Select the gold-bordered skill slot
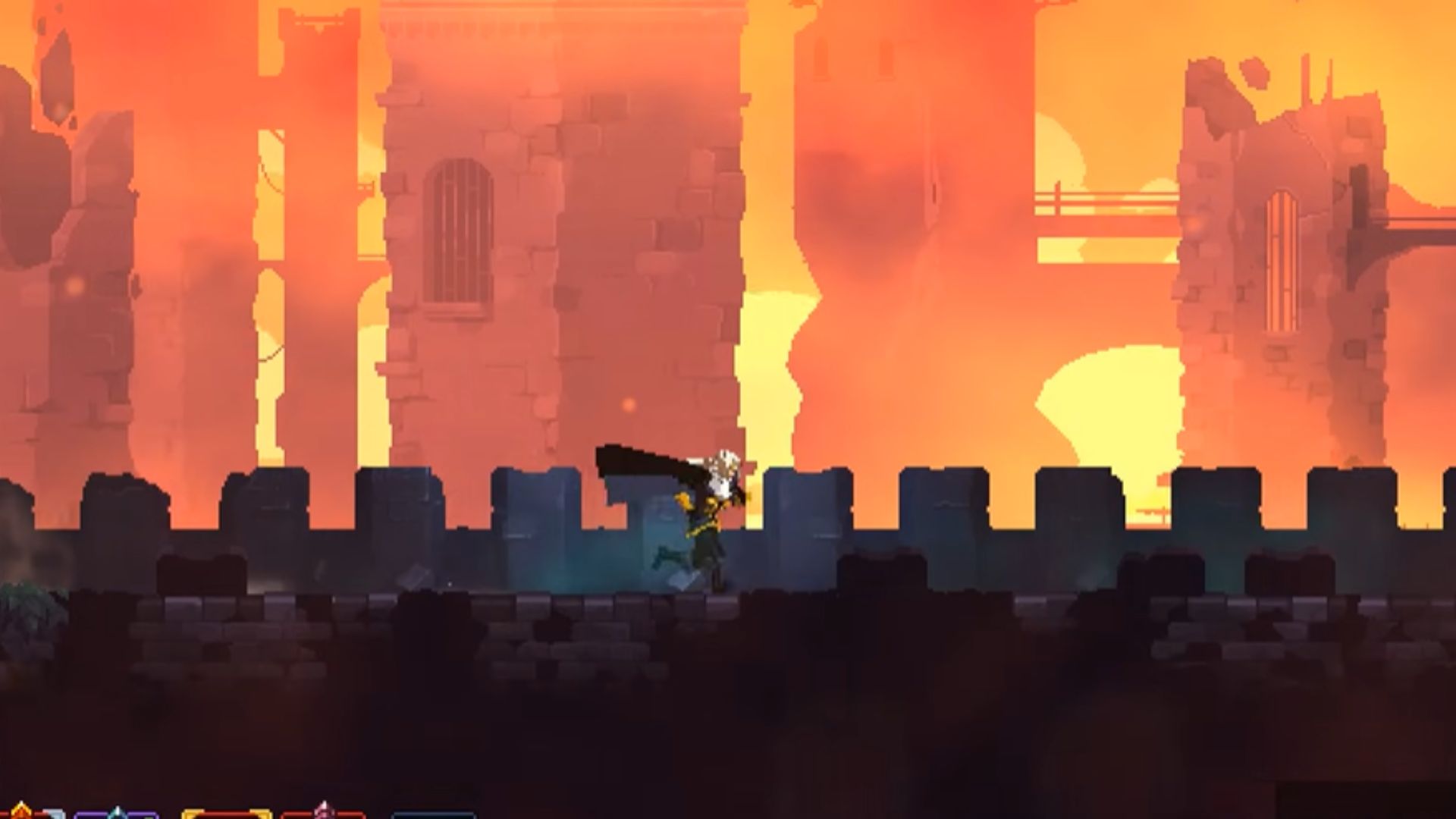 click(226, 814)
